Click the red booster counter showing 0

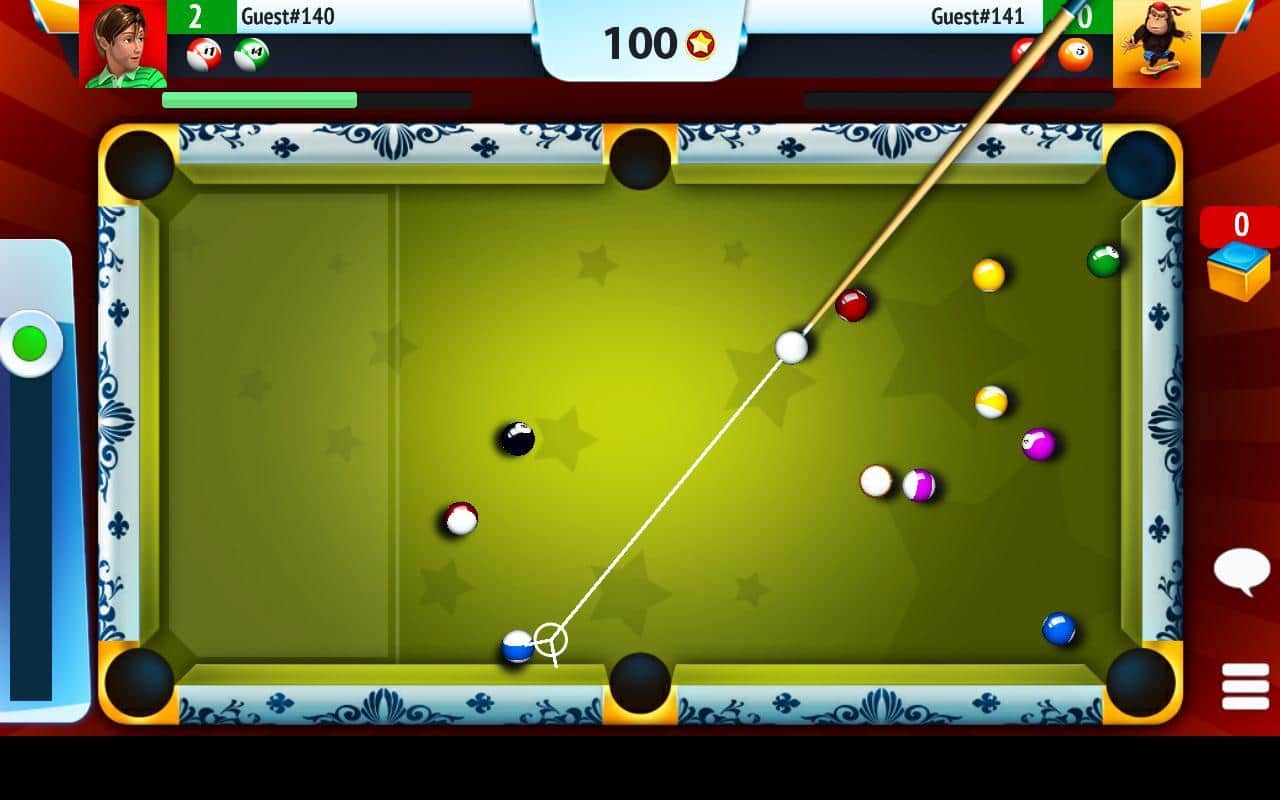pyautogui.click(x=1240, y=225)
